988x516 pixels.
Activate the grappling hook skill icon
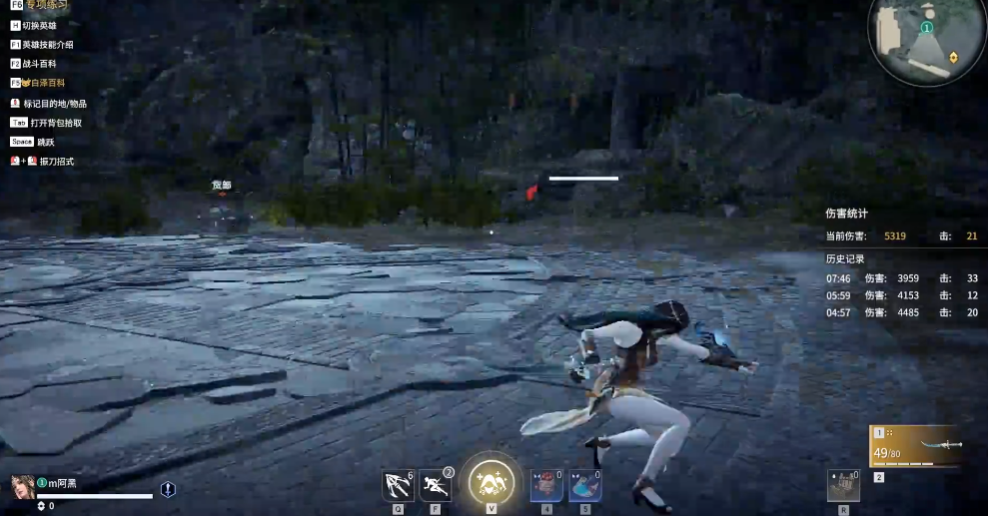[398, 486]
